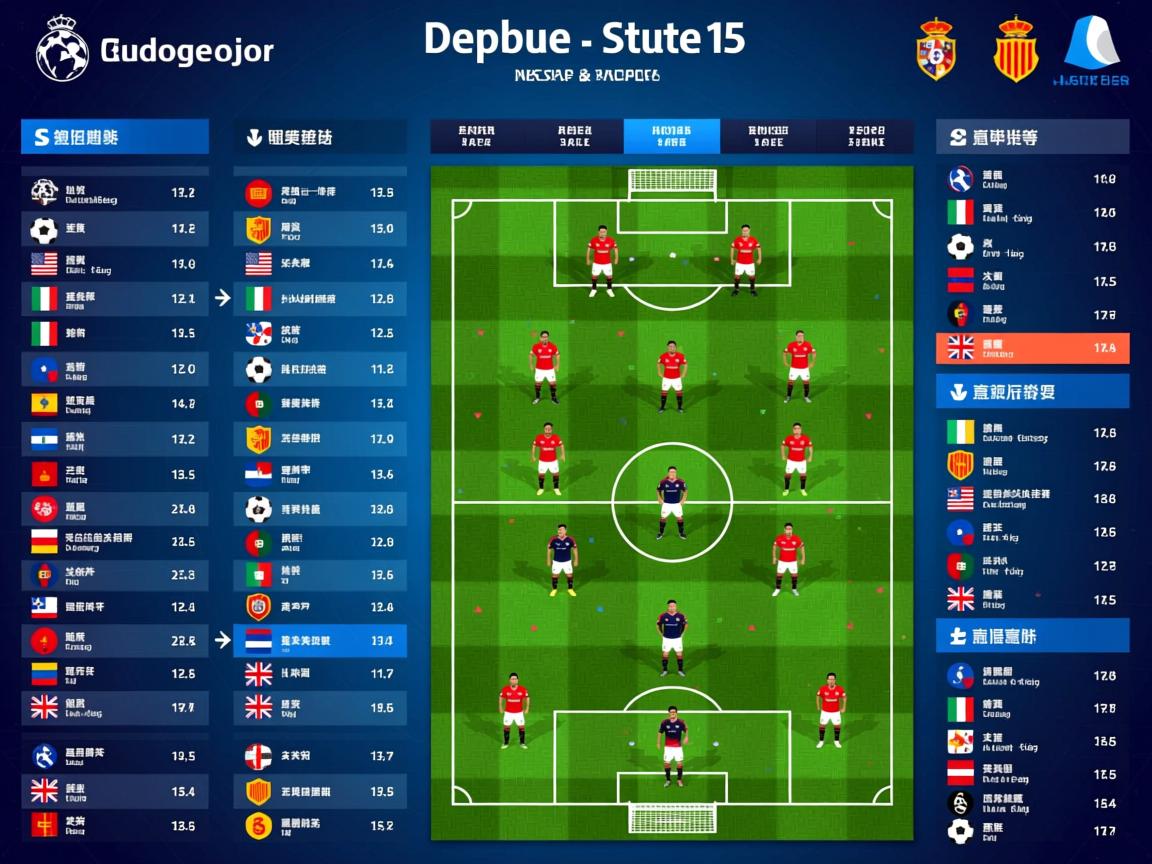This screenshot has height=864, width=1152.
Task: Click the blue league logo in the header
Action: (x=1094, y=49)
